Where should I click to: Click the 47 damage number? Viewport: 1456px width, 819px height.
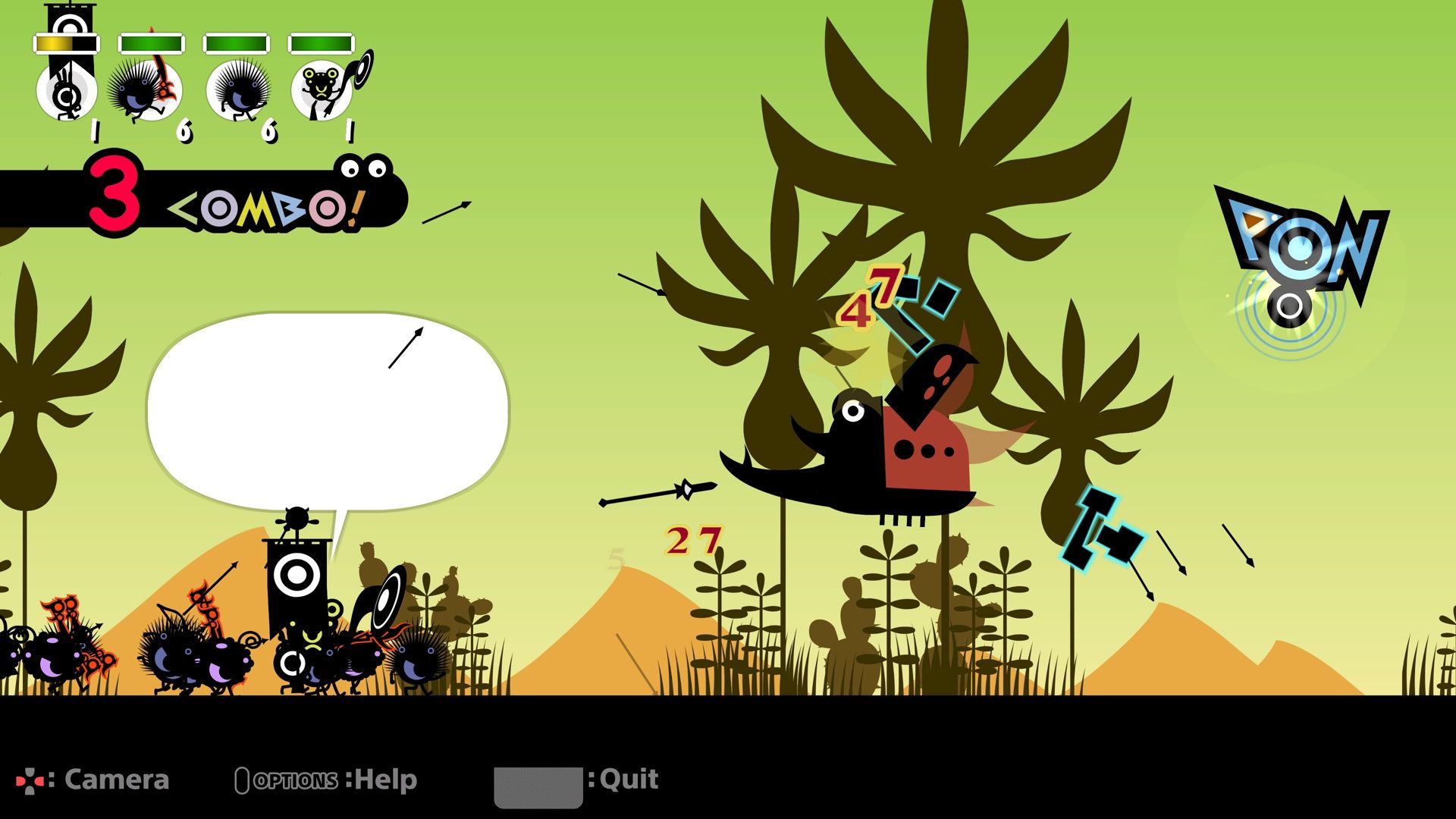tap(872, 296)
